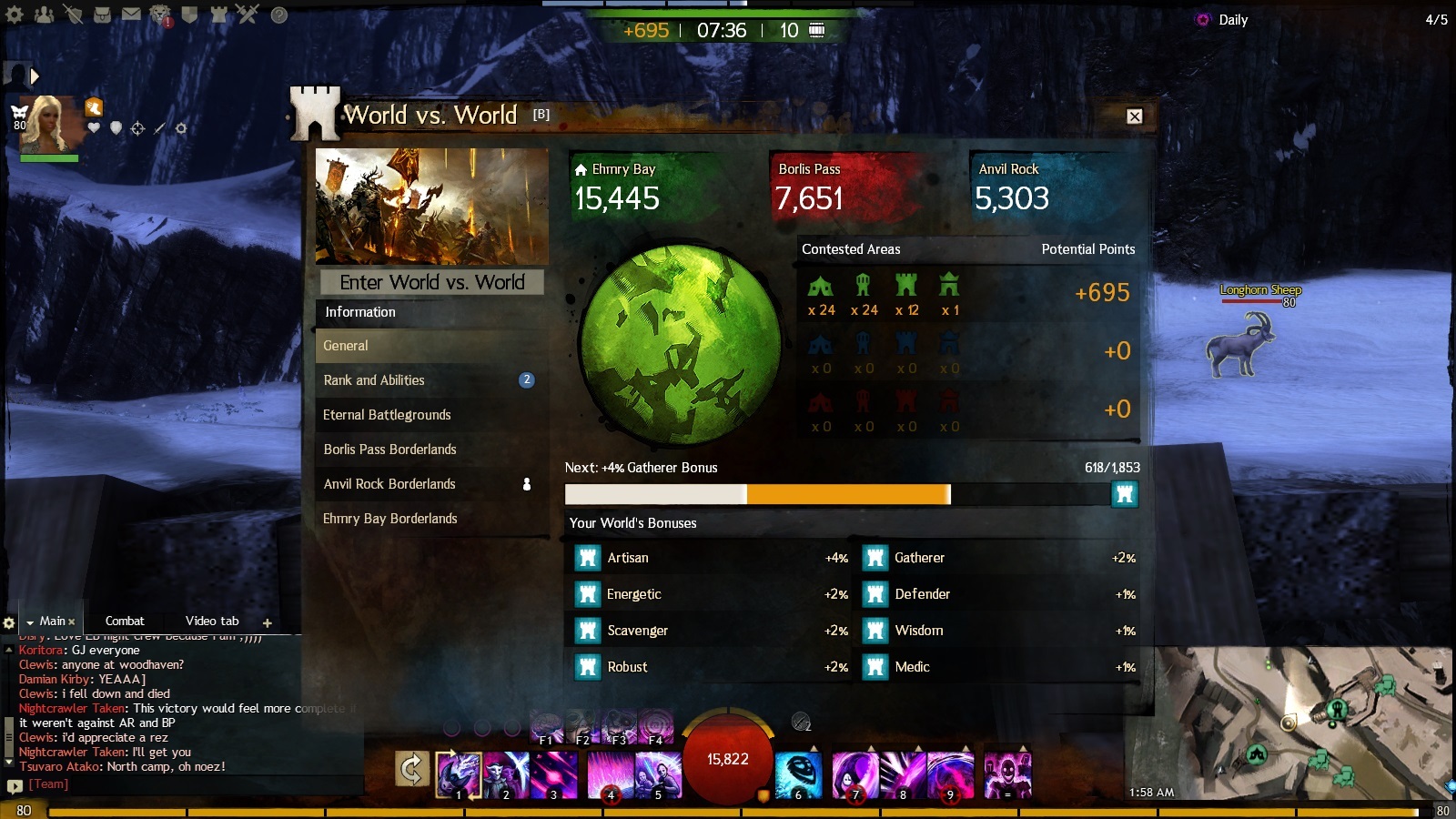Use the elite skill slot
This screenshot has height=819, width=1456.
(x=1008, y=775)
